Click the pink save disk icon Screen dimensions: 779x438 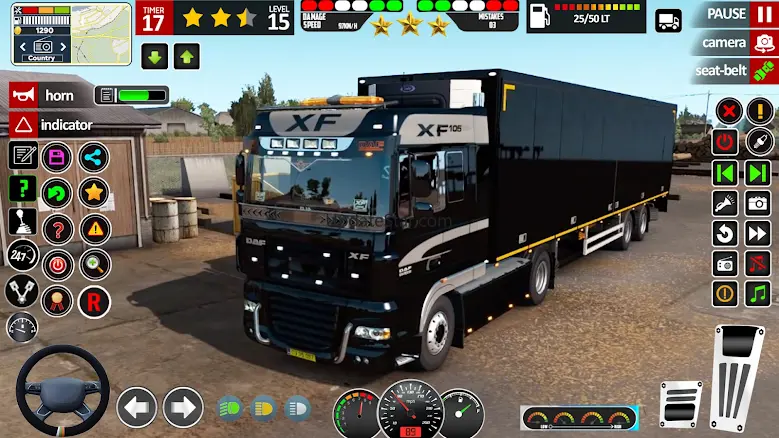57,157
